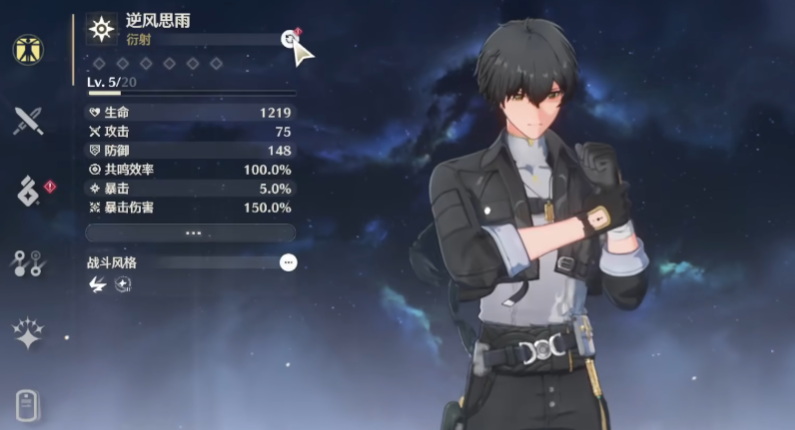This screenshot has width=795, height=430.
Task: Switch to the crossed swords weapon tab
Action: [x=27, y=122]
